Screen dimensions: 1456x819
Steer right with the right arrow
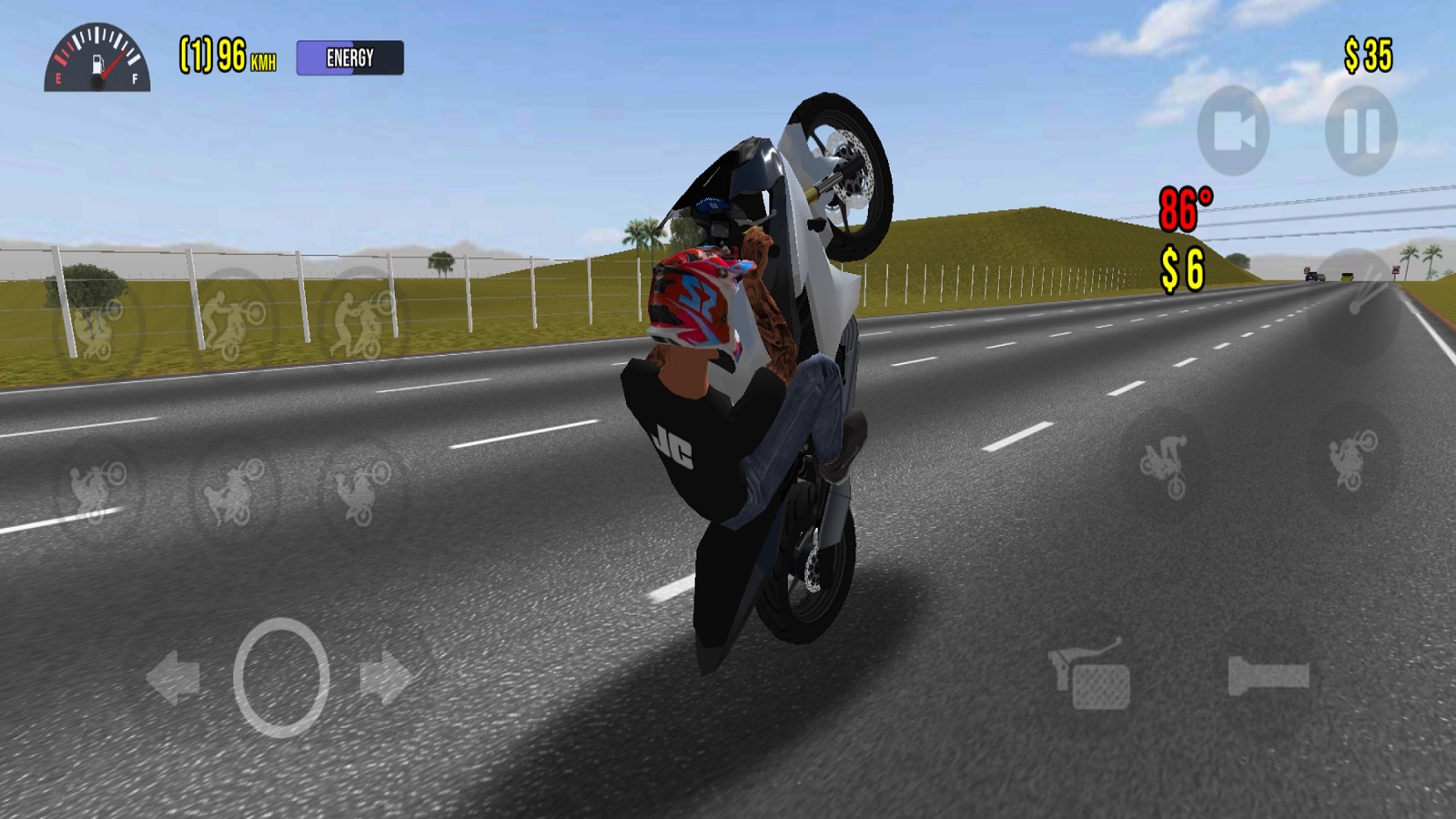(x=387, y=677)
